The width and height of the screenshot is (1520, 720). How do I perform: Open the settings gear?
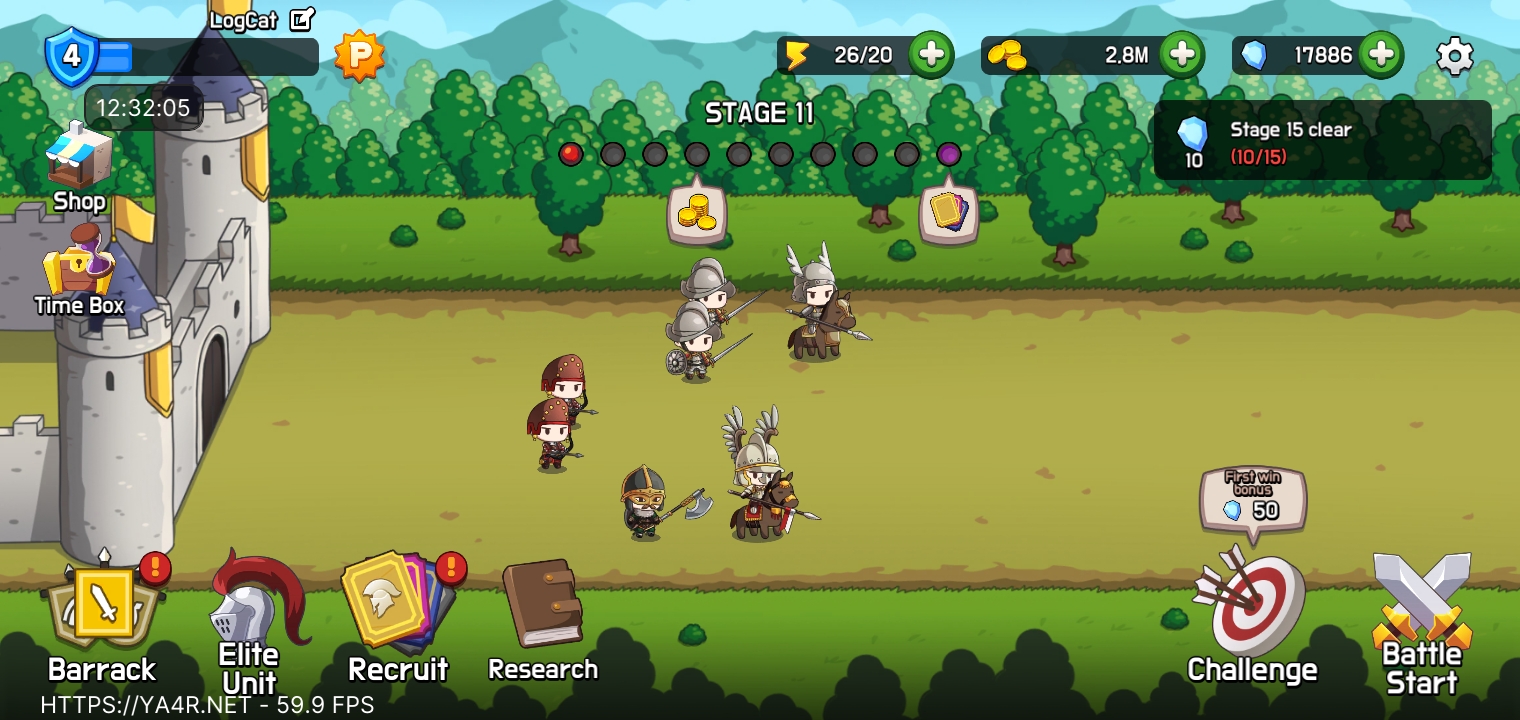click(x=1454, y=56)
